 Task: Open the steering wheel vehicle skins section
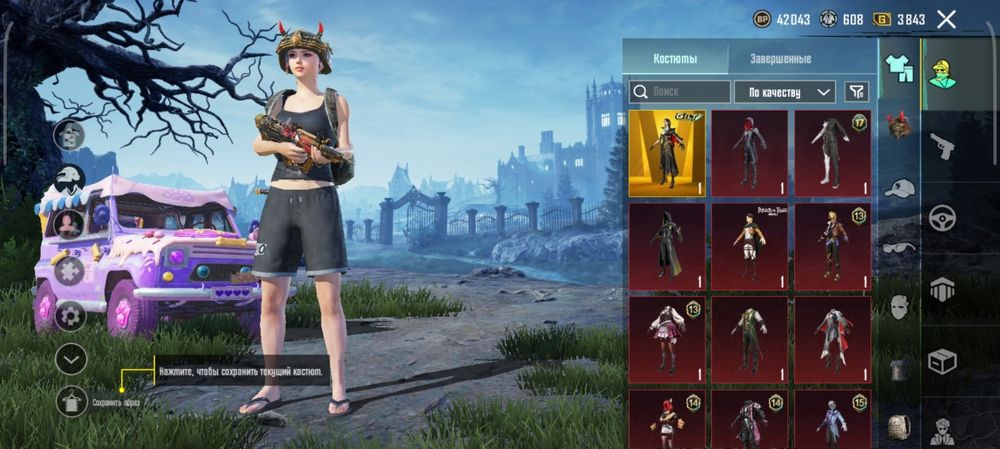point(942,218)
